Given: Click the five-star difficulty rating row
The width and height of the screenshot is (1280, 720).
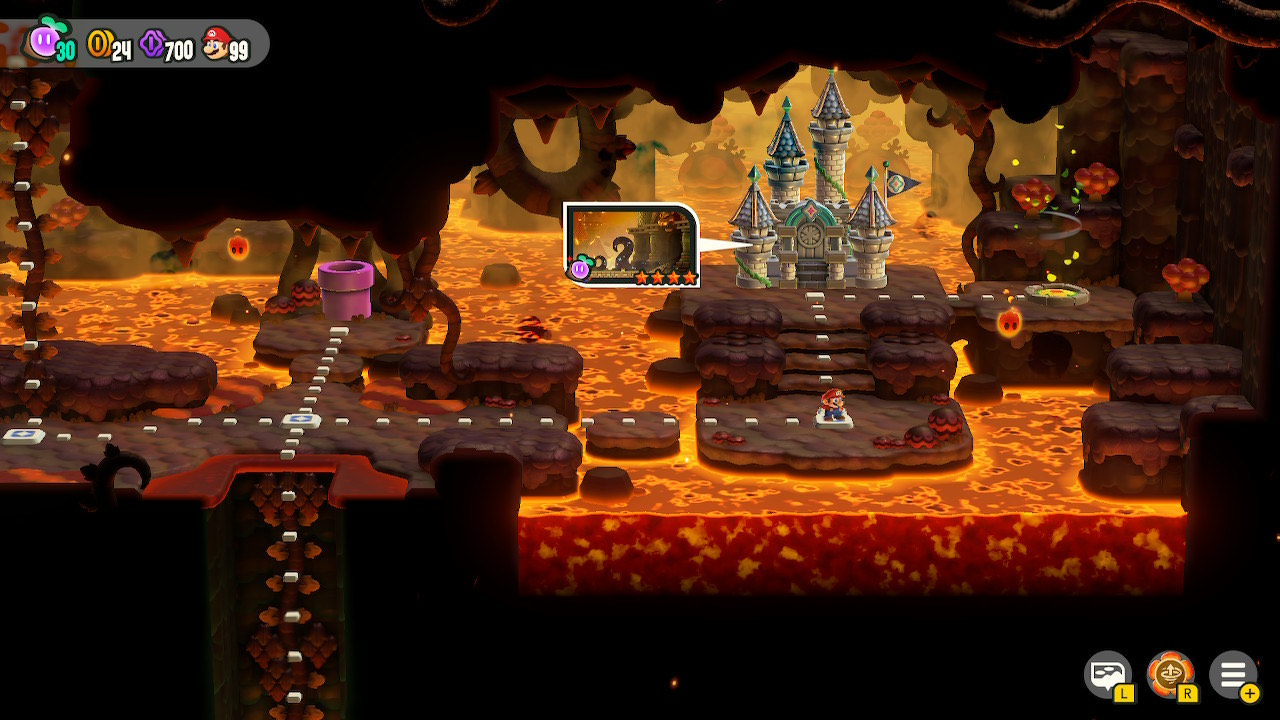Looking at the screenshot, I should pos(667,275).
